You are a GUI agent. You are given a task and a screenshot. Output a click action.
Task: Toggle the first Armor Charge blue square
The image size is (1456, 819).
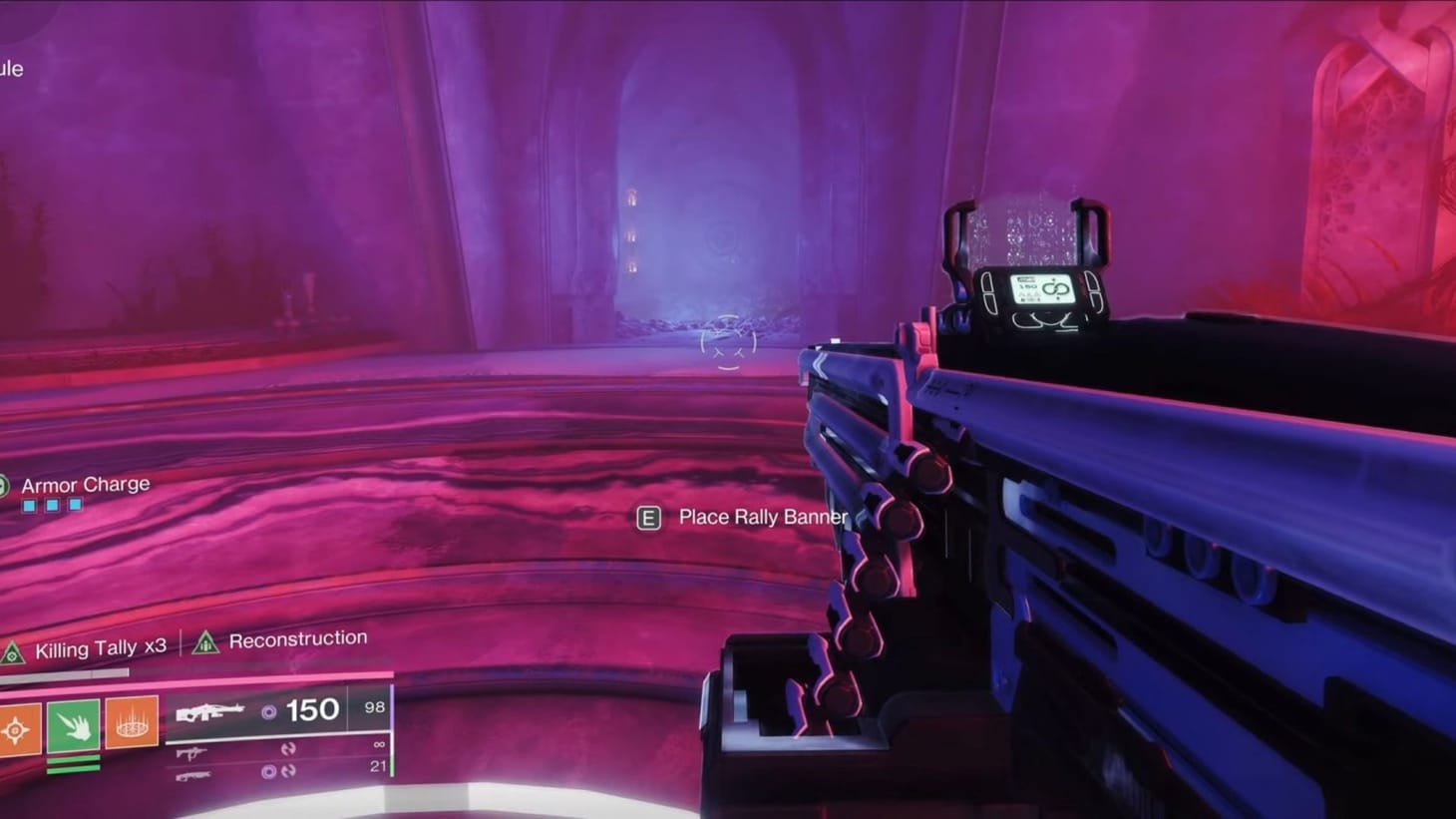click(x=28, y=505)
